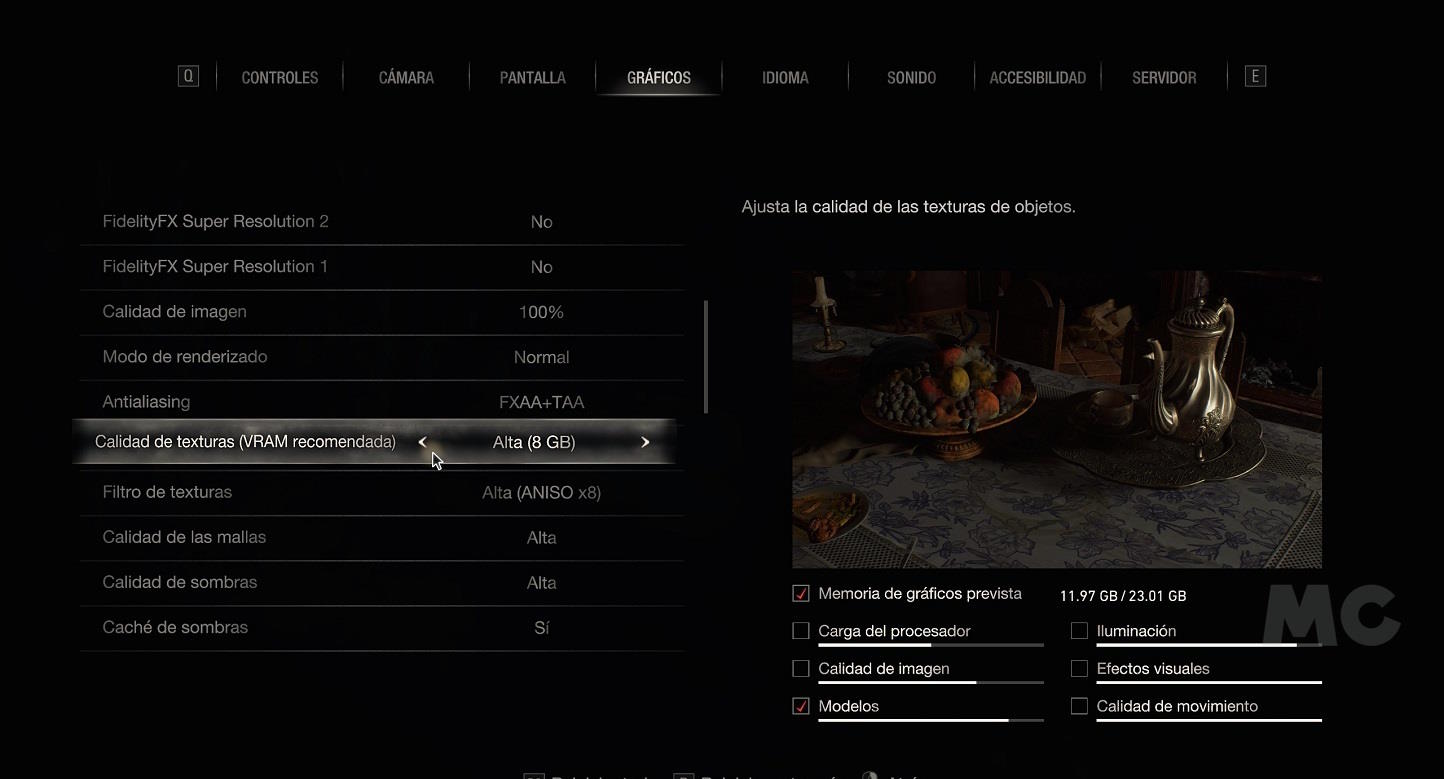Open the Cámara settings tab
The image size is (1444, 779).
406,78
